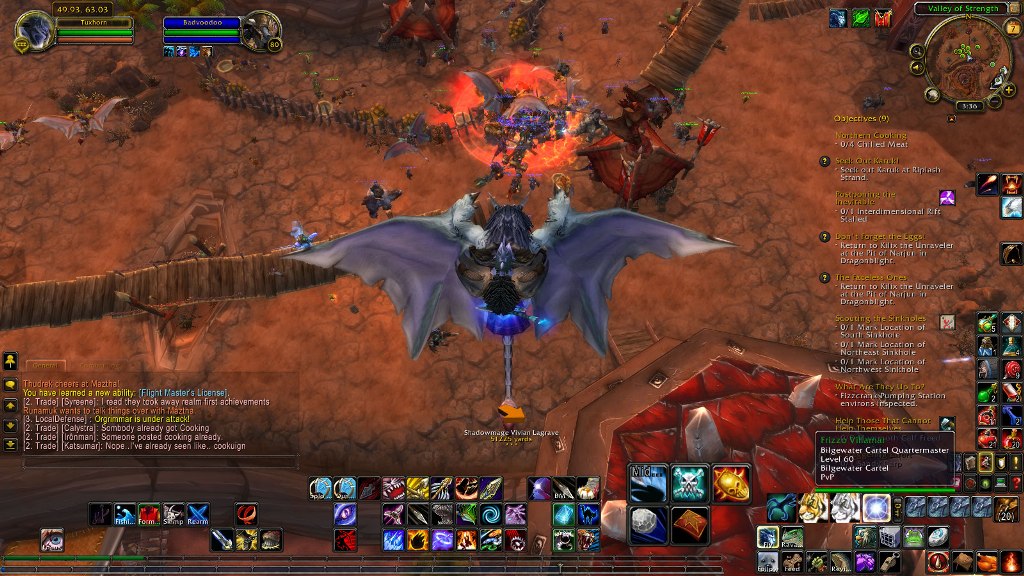Use the green skull-and-crossbones ability
The height and width of the screenshot is (576, 1024).
pos(690,483)
